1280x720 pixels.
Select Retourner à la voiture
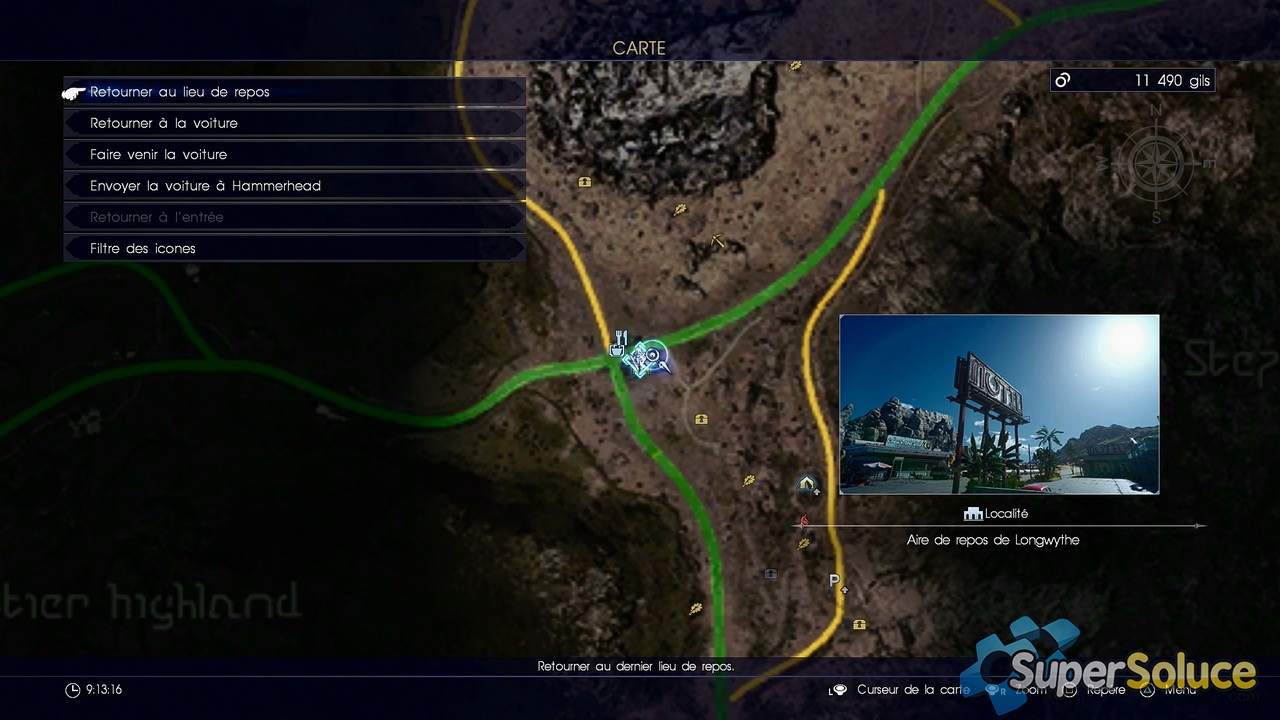[x=293, y=122]
